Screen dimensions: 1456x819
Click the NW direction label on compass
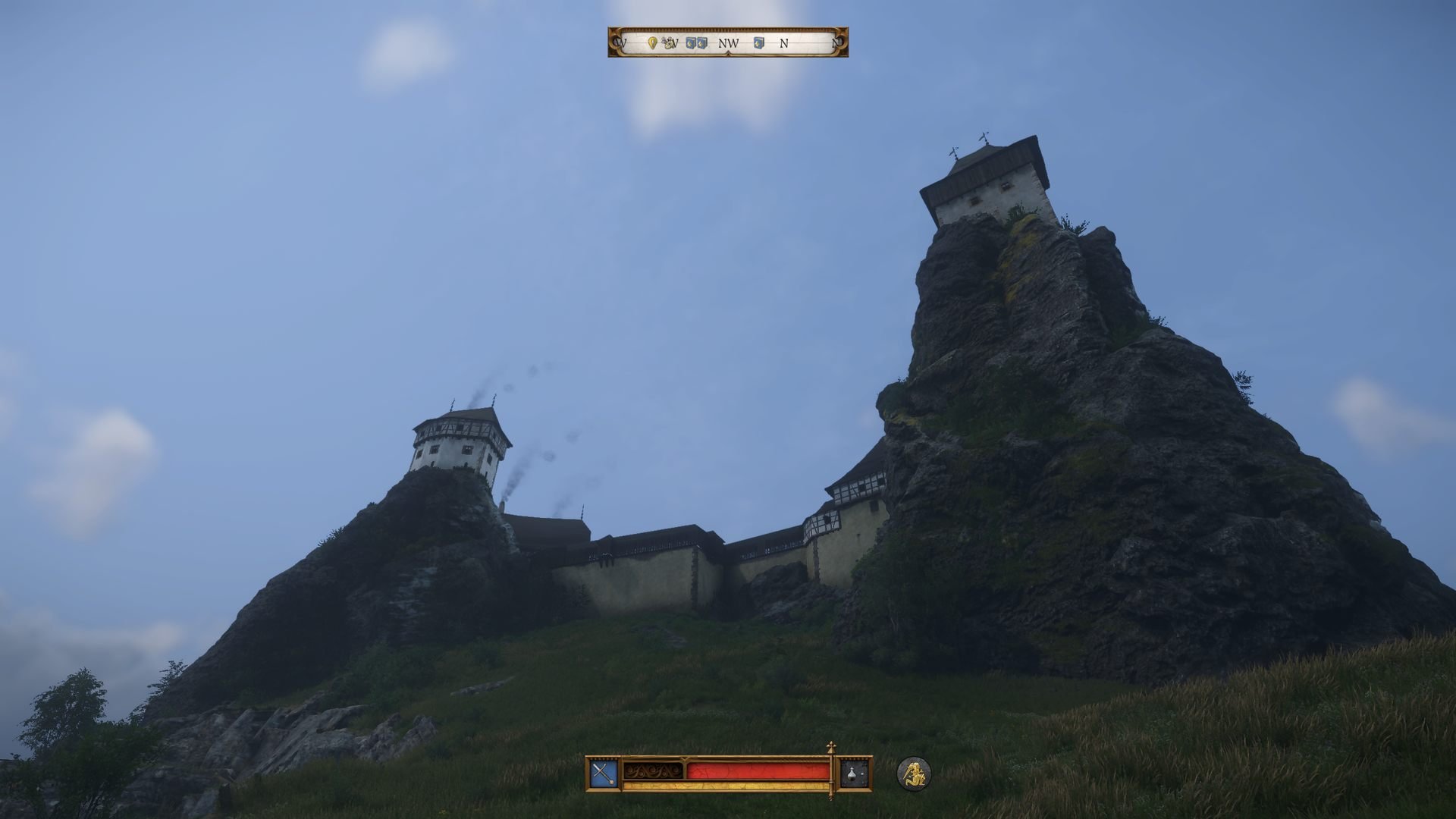[729, 42]
